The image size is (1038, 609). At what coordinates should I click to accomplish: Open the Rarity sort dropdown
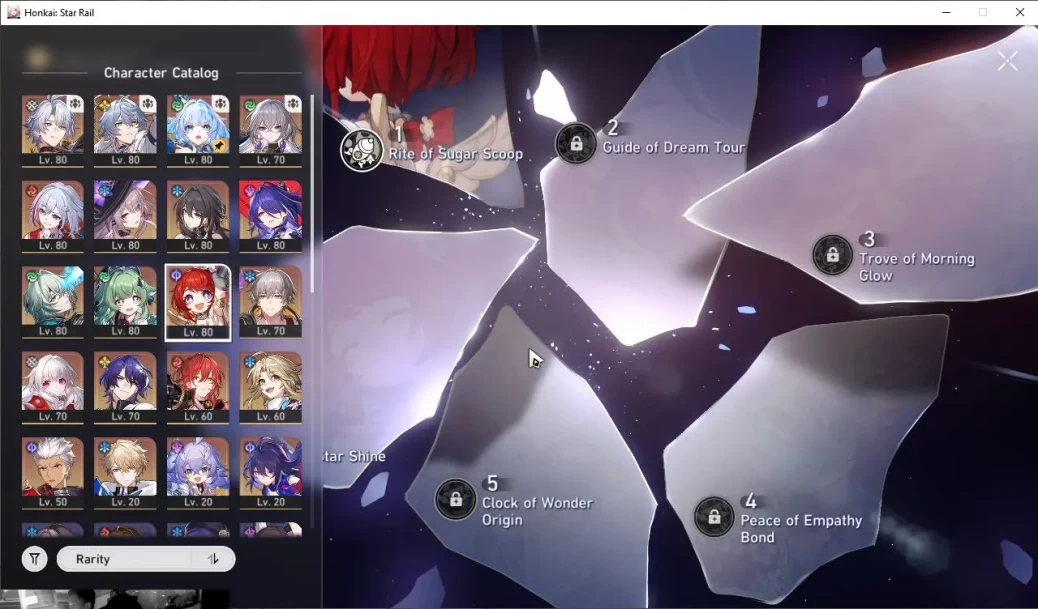point(124,559)
